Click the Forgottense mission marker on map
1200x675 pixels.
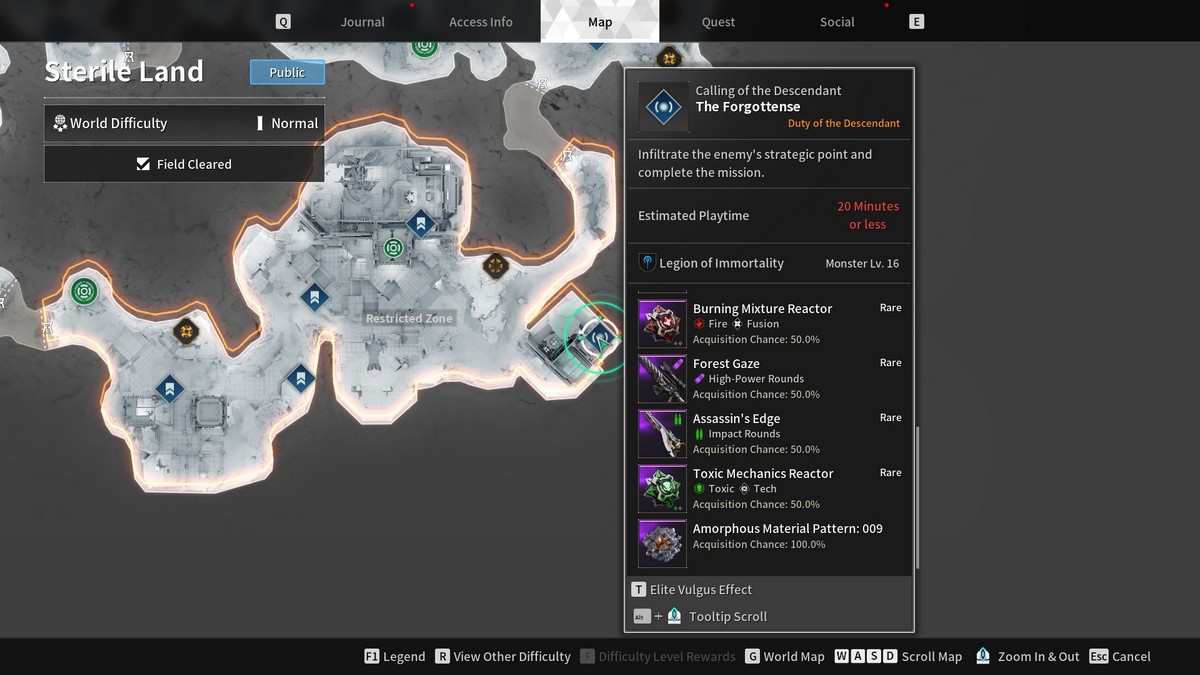pyautogui.click(x=600, y=338)
